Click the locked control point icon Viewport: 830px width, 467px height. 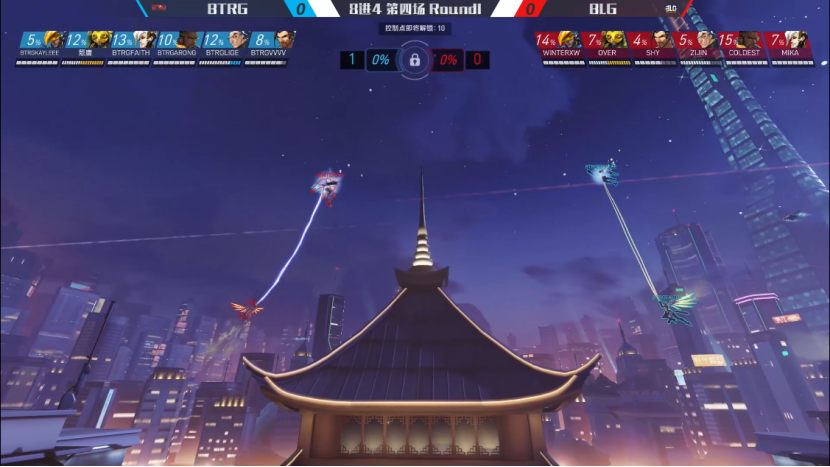[x=414, y=60]
